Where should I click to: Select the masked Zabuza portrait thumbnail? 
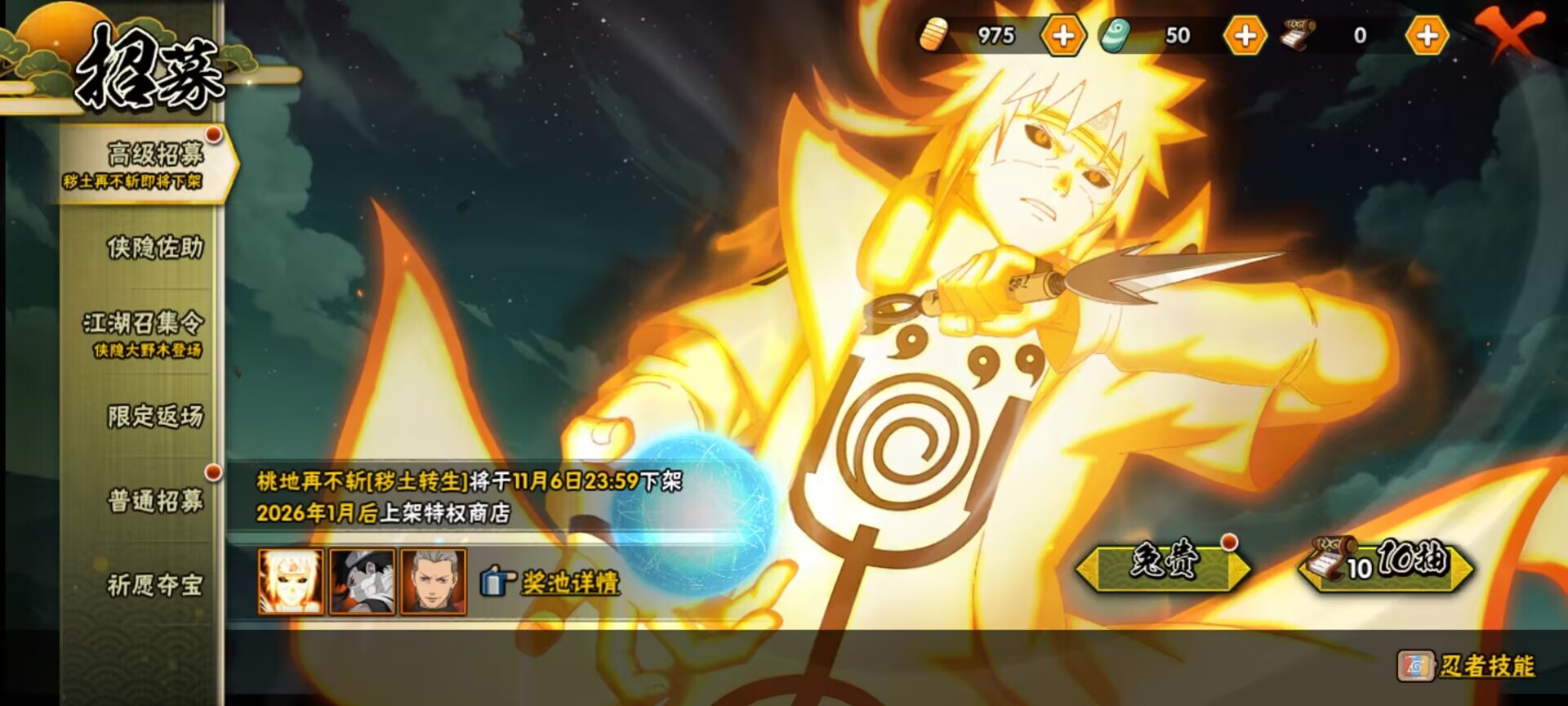click(362, 581)
